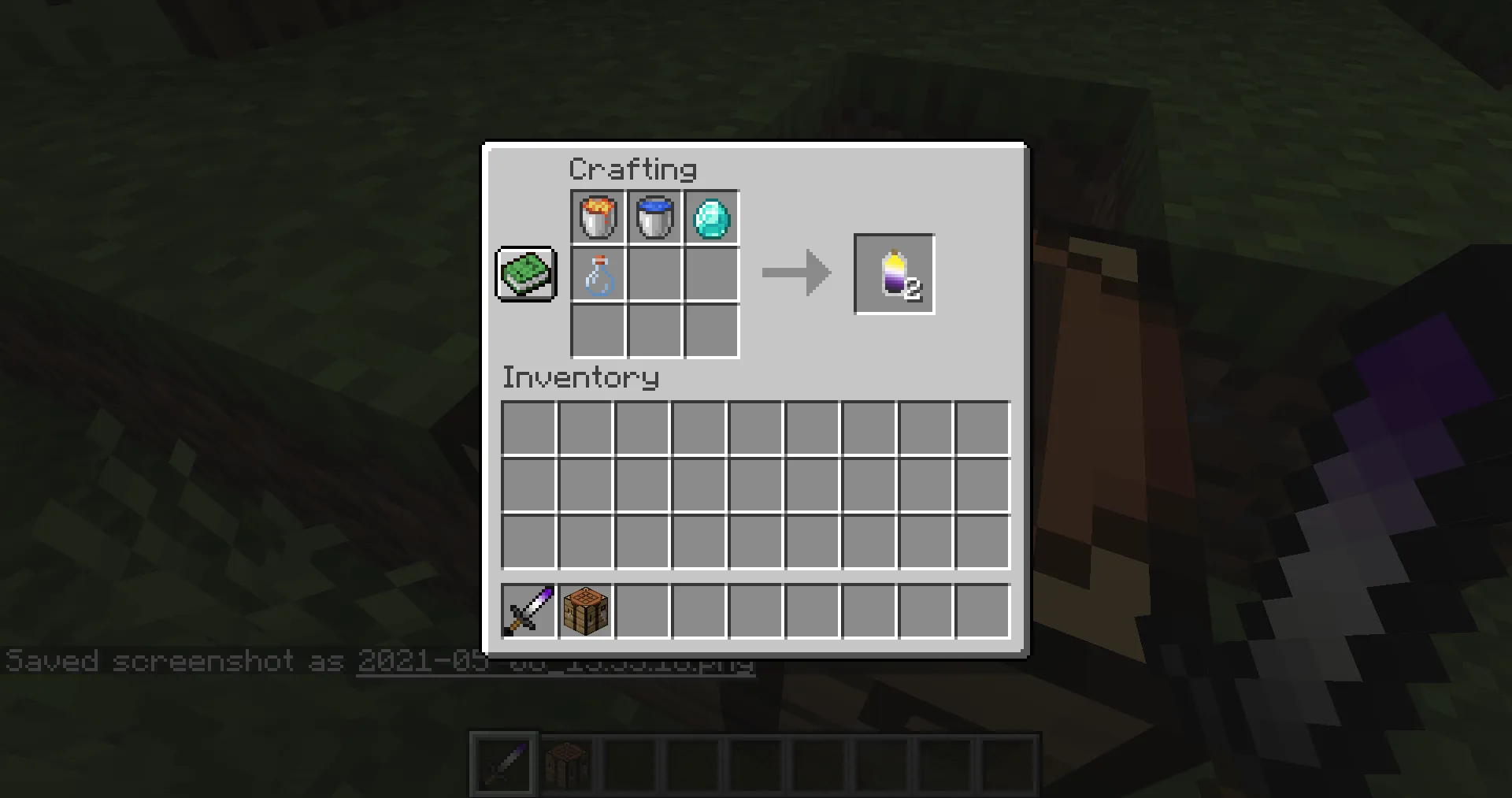Pick up the crafting table item in inventory

tap(587, 611)
